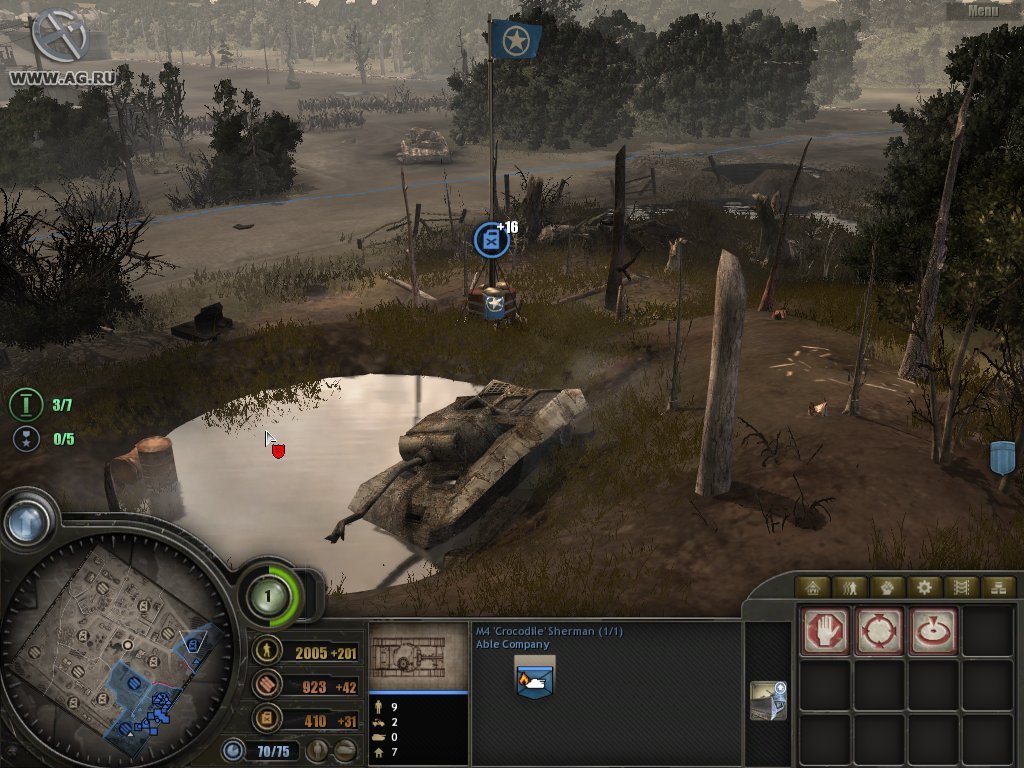Select the fist-icon command tab
Viewport: 1024px width, 768px height.
click(x=887, y=587)
